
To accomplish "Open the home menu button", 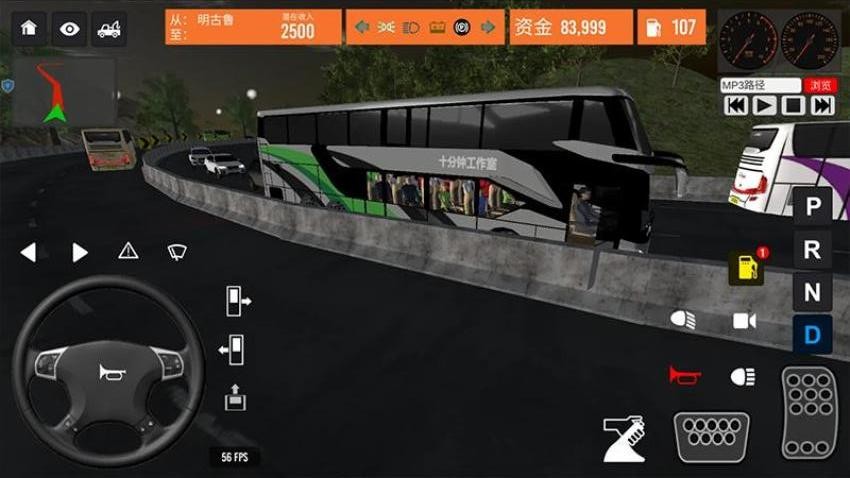I will pyautogui.click(x=28, y=29).
